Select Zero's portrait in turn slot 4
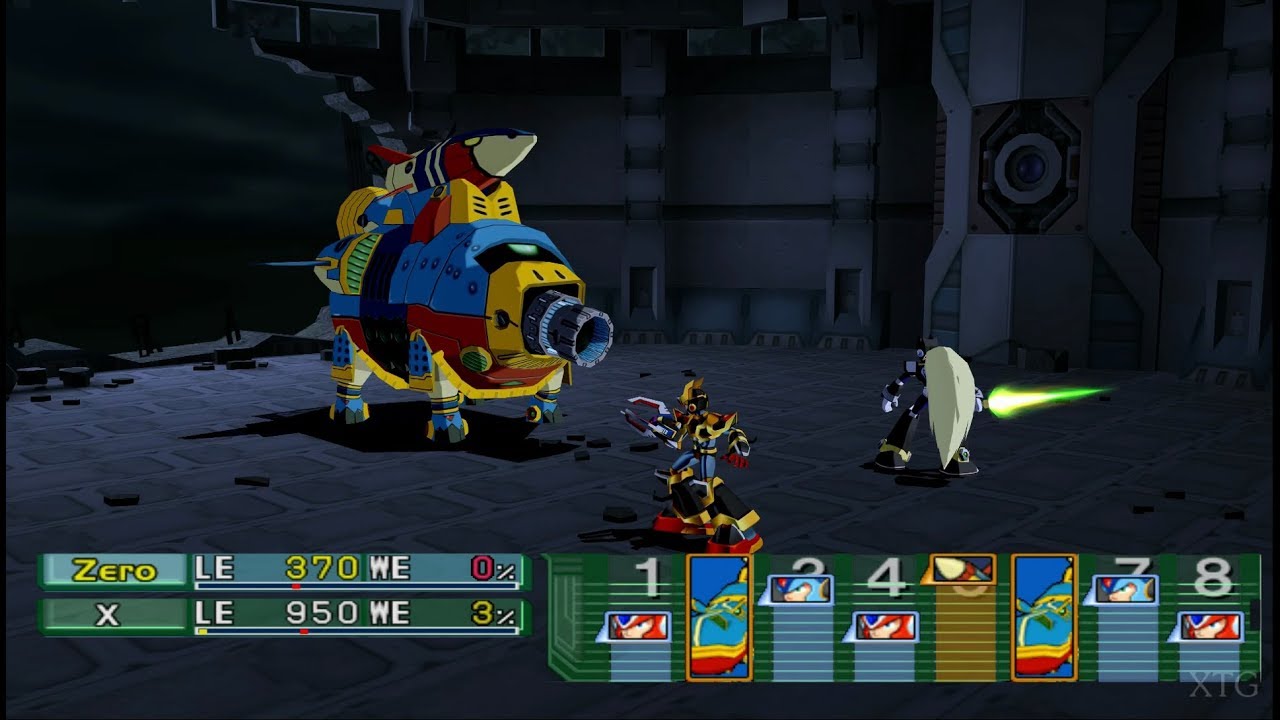 [884, 625]
